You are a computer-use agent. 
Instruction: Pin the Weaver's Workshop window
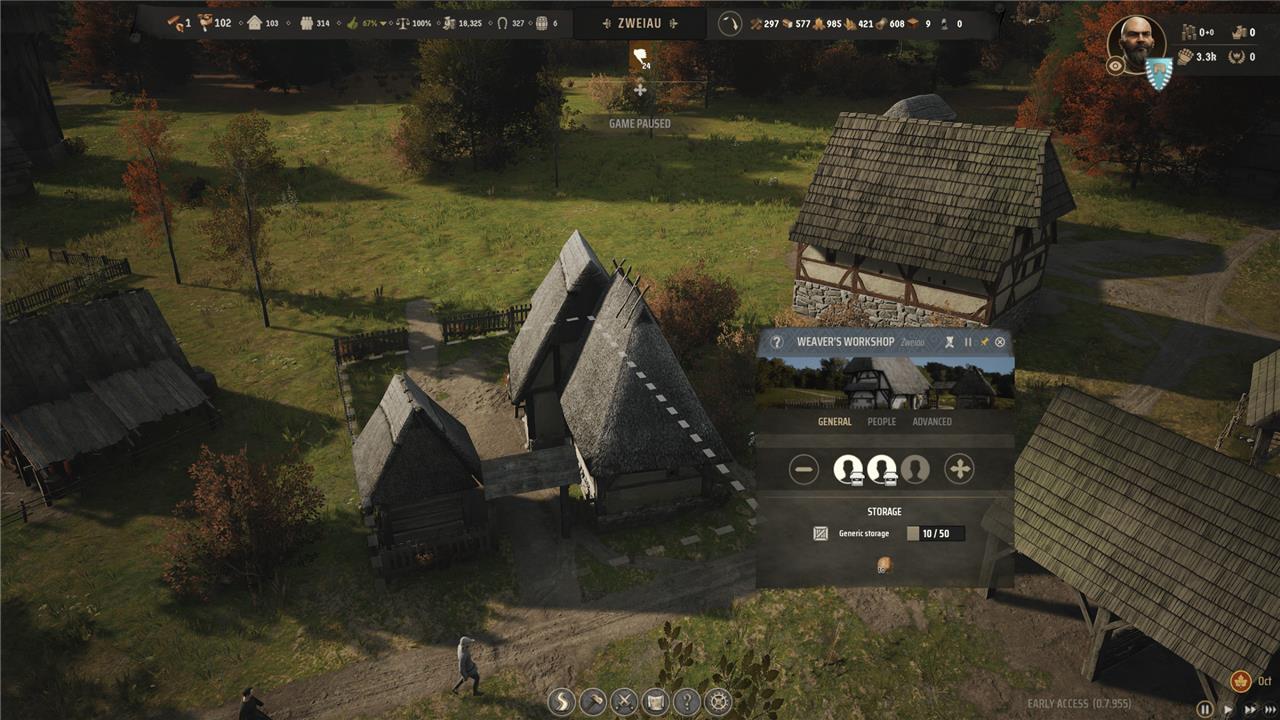coord(984,342)
